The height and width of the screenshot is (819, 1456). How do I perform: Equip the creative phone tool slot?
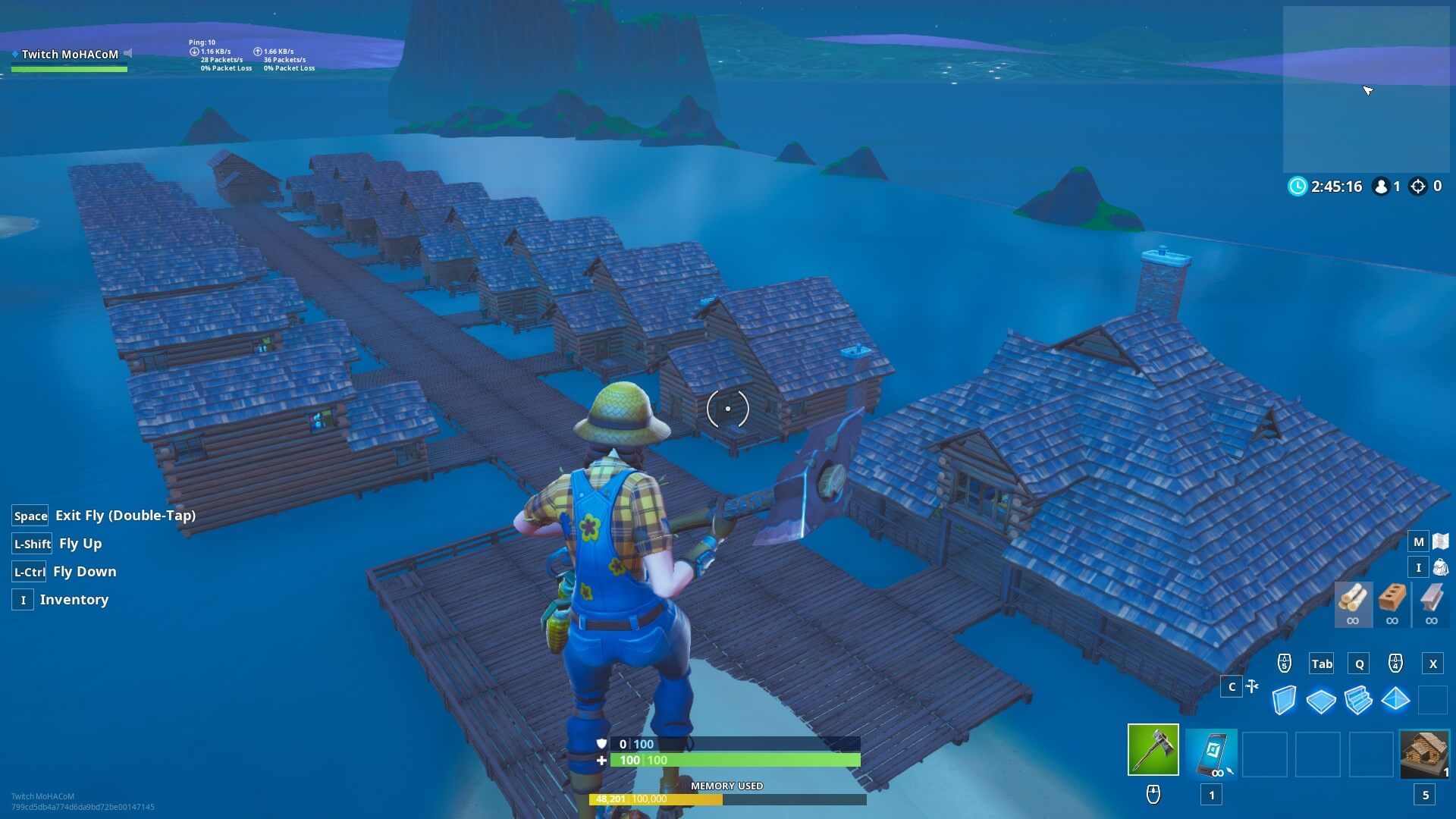(x=1211, y=753)
